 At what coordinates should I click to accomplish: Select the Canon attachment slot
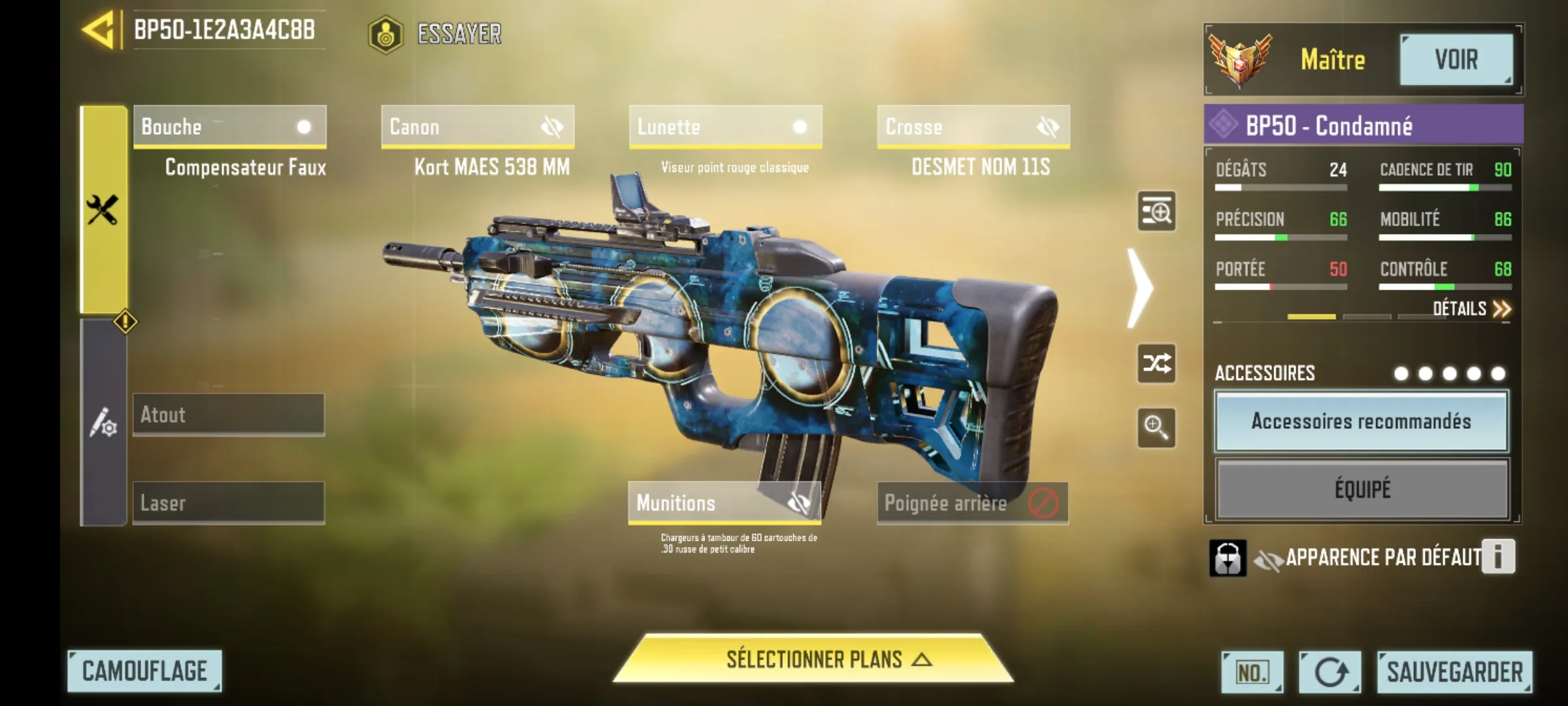click(x=478, y=127)
